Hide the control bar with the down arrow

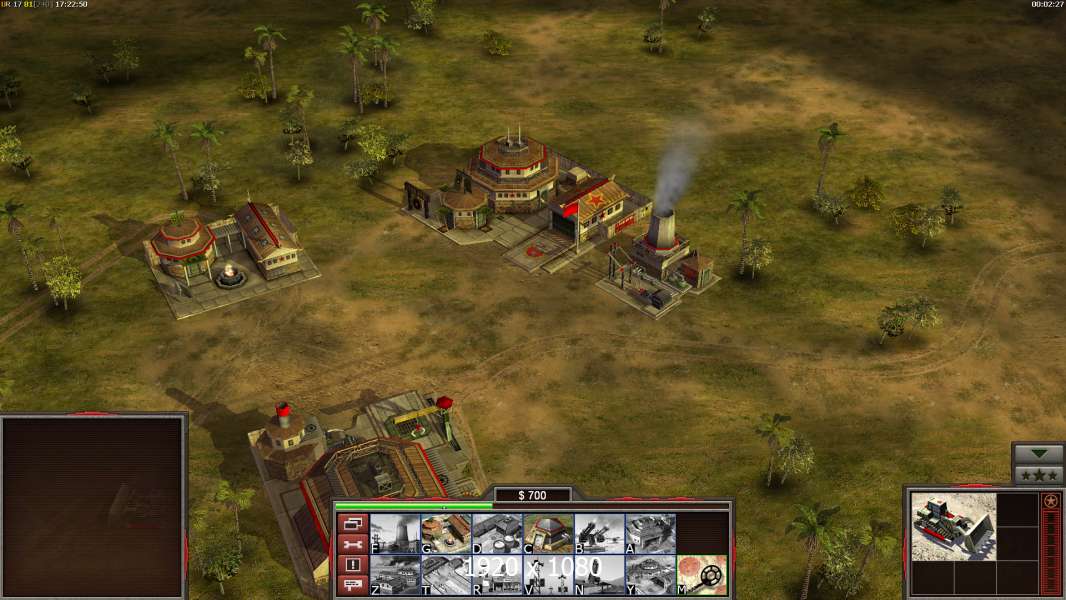tap(1039, 454)
